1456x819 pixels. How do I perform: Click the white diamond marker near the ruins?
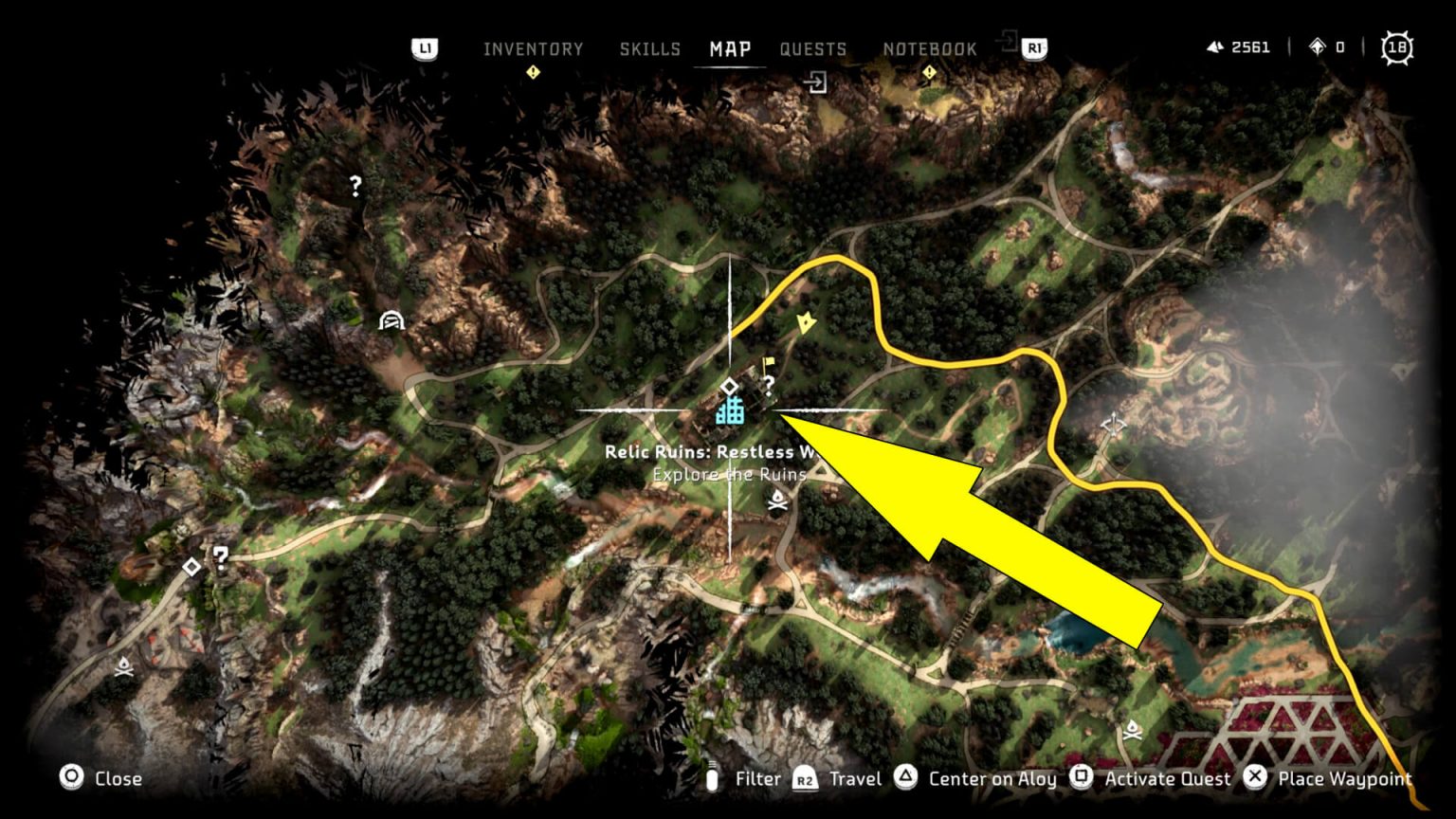click(730, 386)
